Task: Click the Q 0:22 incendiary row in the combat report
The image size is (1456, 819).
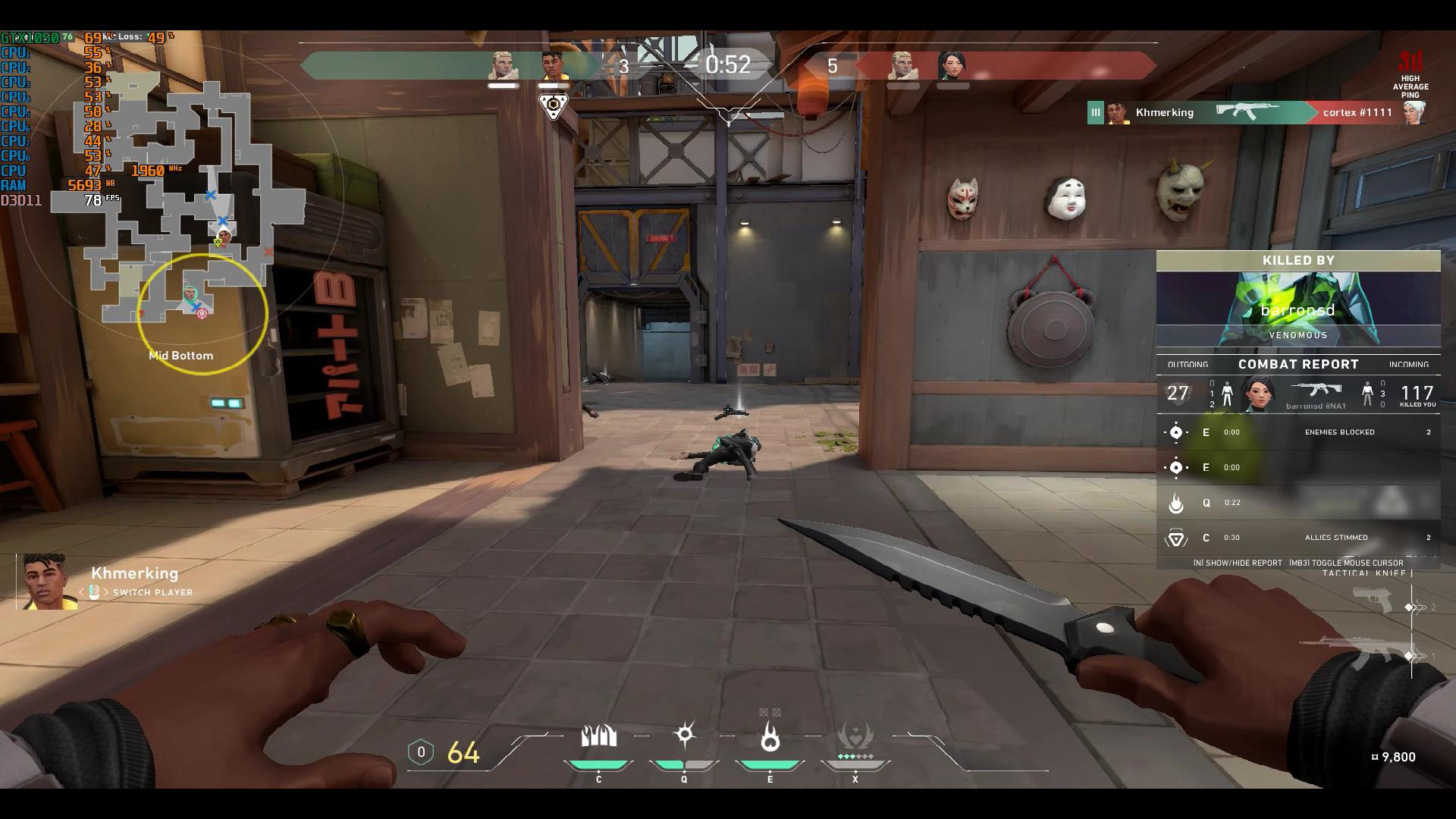Action: pyautogui.click(x=1298, y=503)
